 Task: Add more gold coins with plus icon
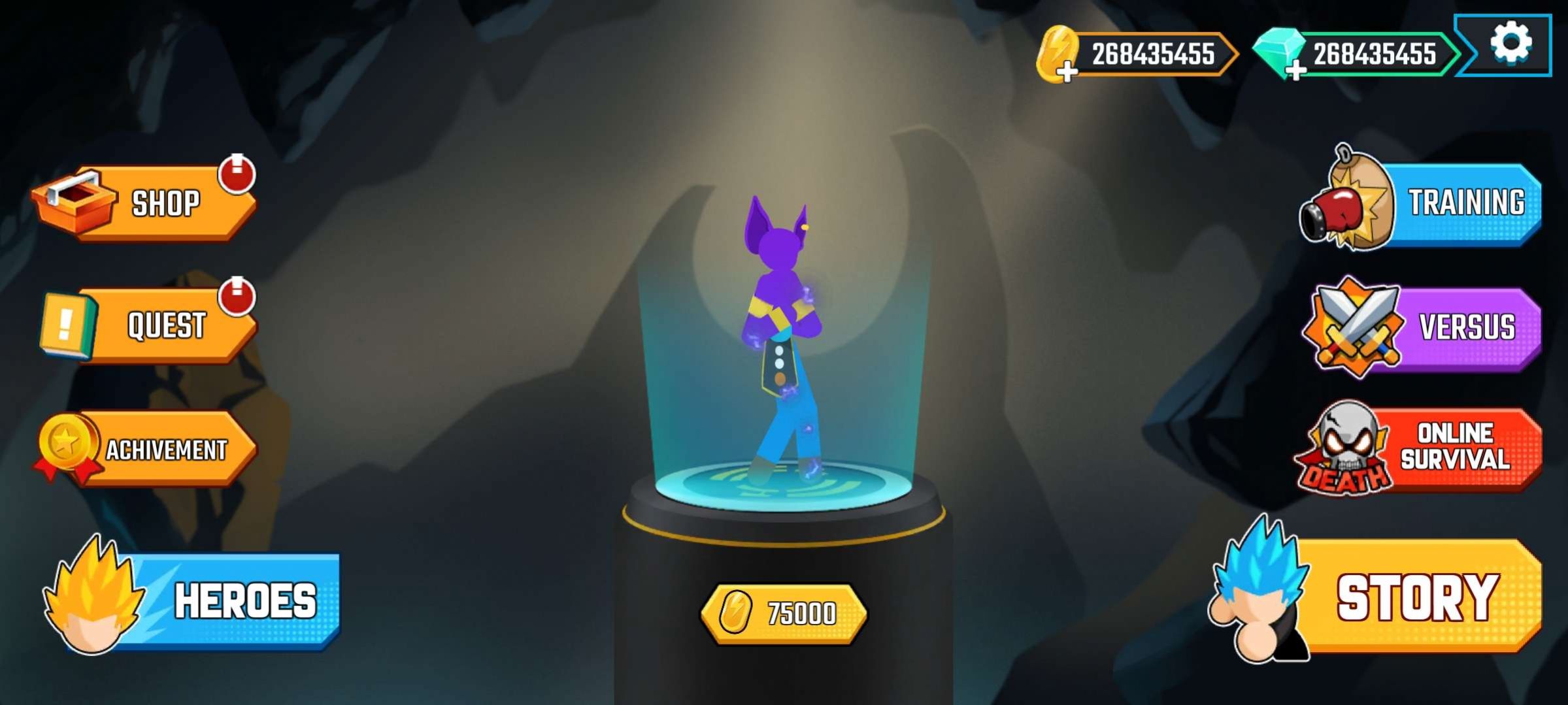pos(1067,71)
